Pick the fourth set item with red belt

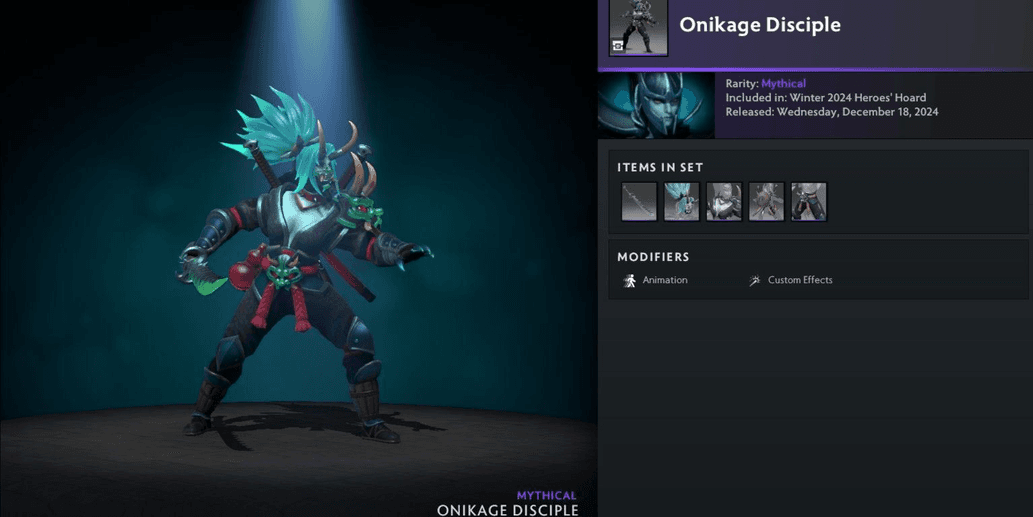766,201
